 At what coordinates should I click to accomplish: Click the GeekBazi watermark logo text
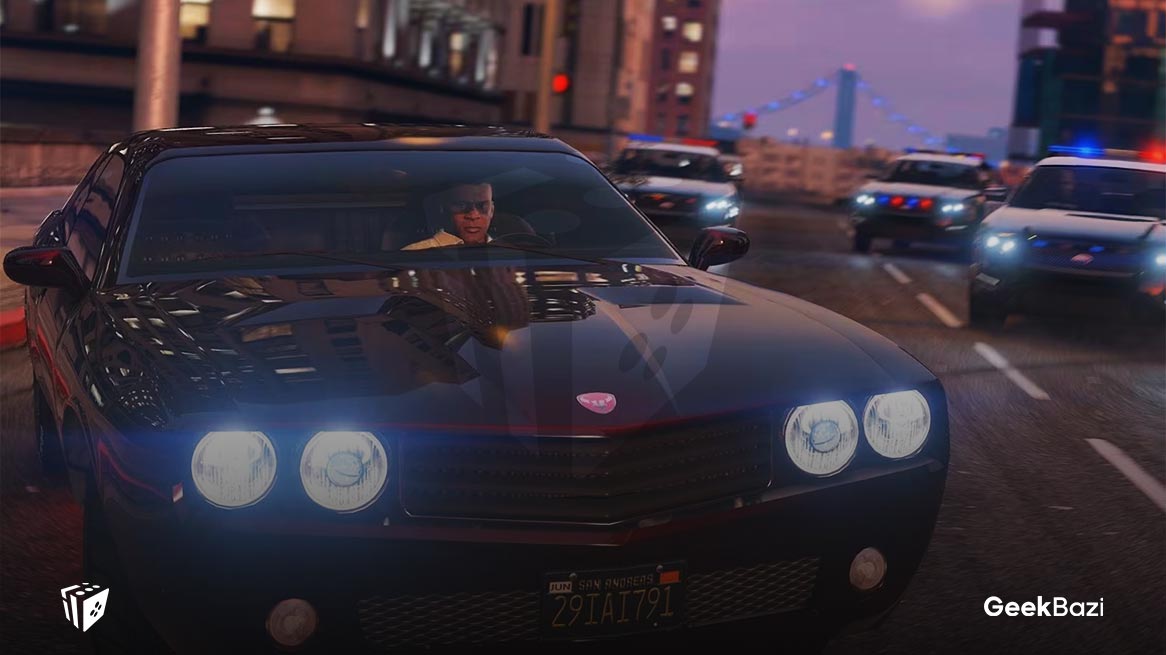[1043, 607]
